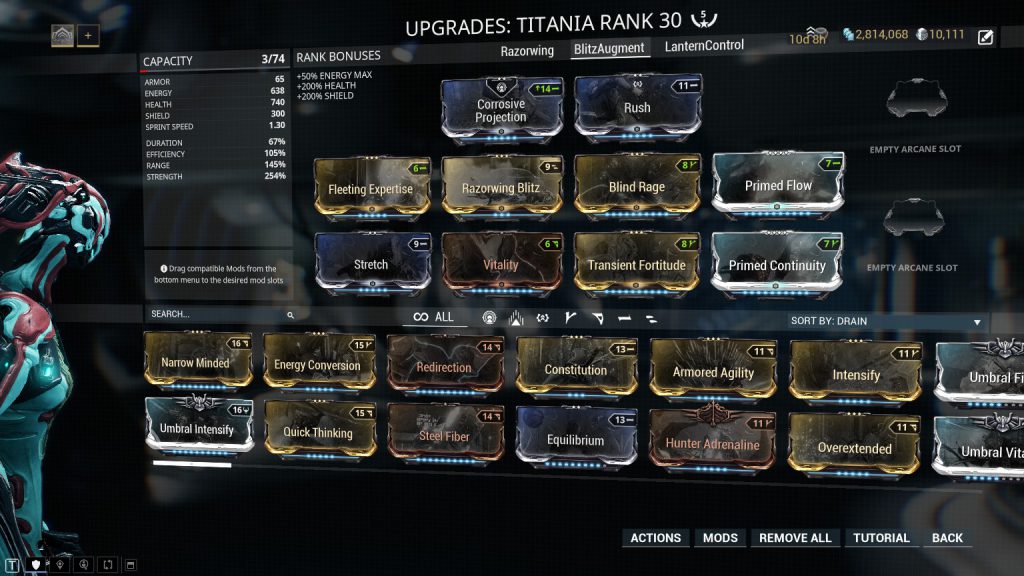Open the Actions menu
The image size is (1024, 576).
[x=655, y=538]
